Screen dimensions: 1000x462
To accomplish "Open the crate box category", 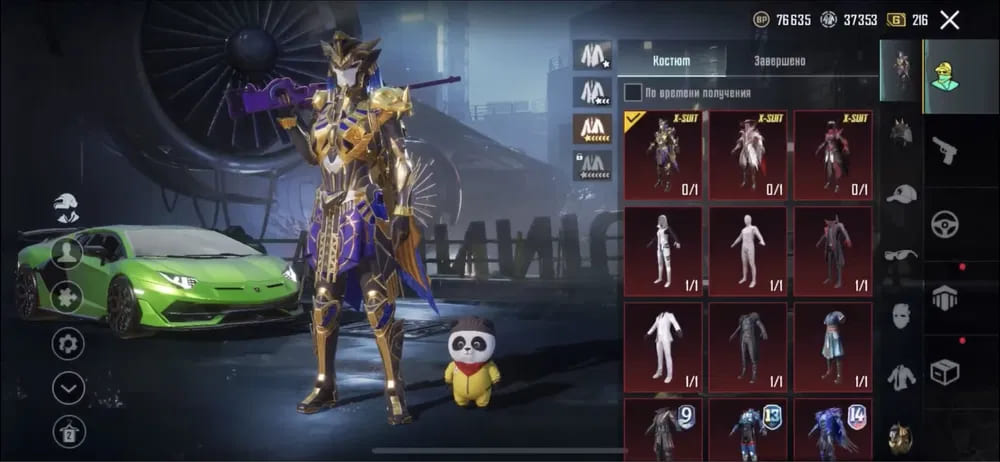I will pyautogui.click(x=945, y=372).
